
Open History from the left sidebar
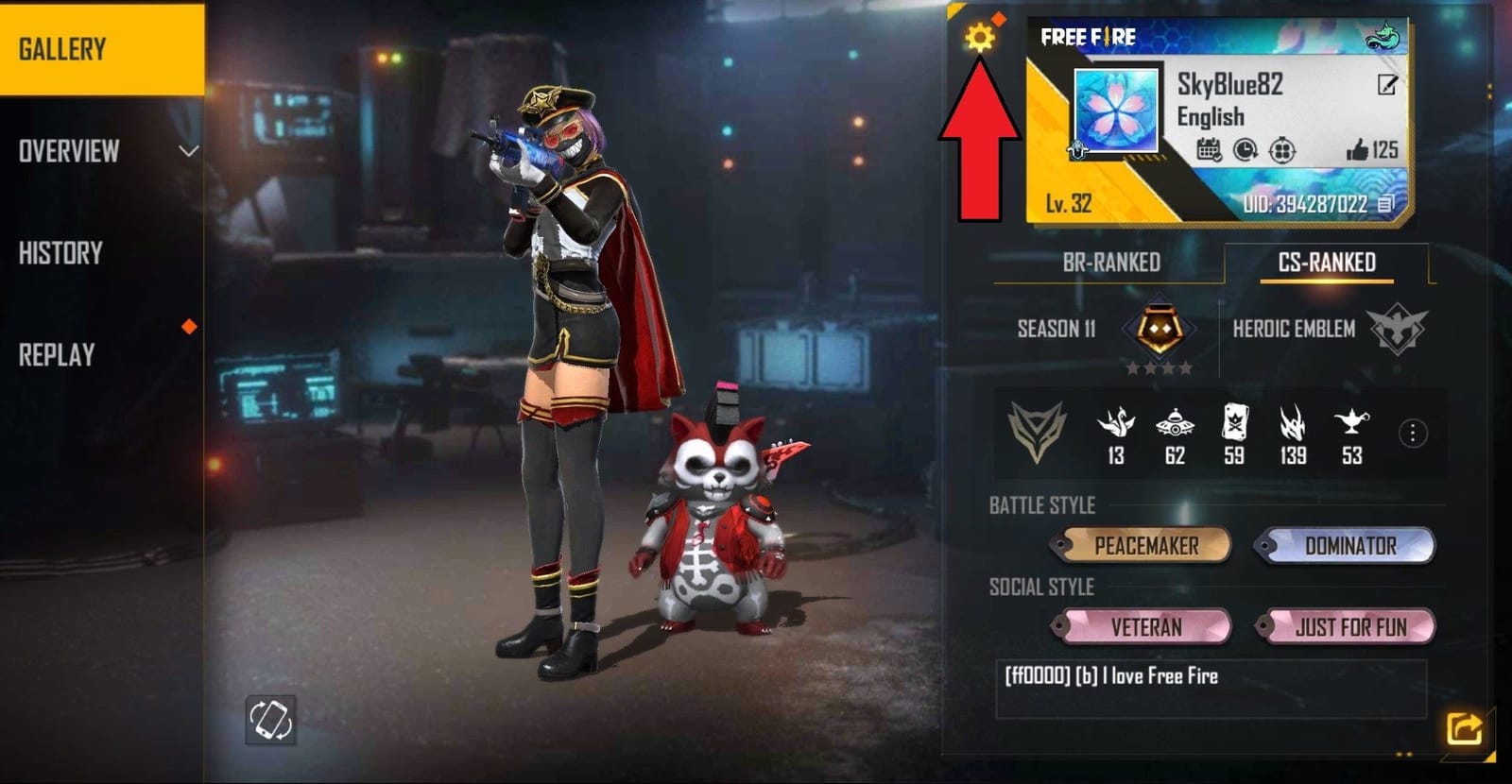60,253
